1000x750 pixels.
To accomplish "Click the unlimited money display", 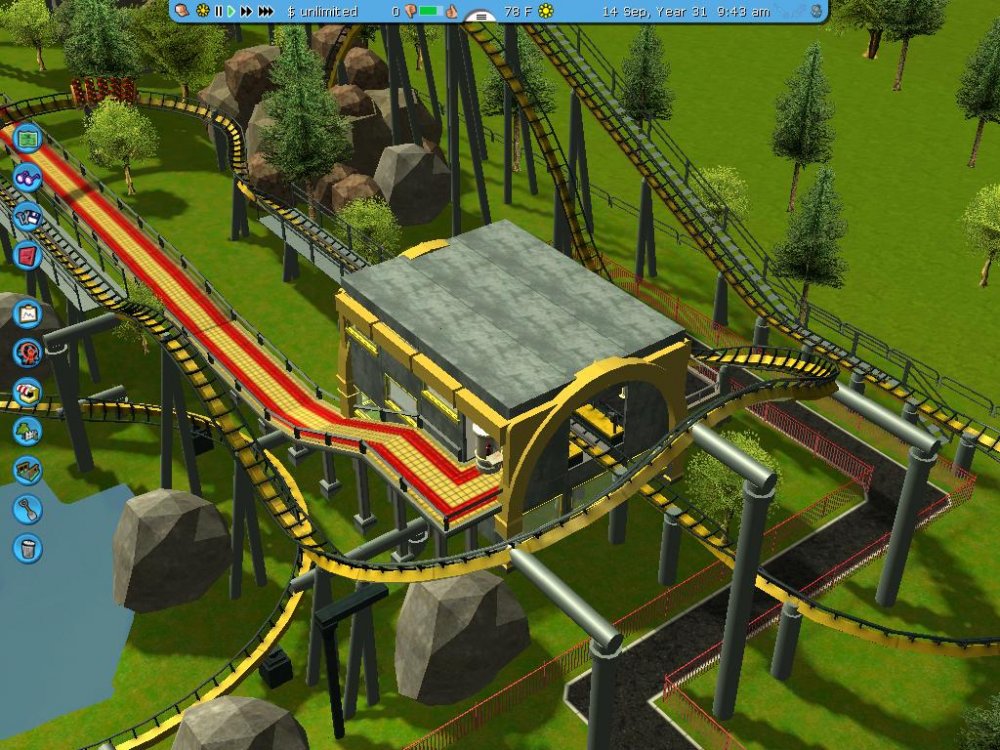I will pos(322,11).
